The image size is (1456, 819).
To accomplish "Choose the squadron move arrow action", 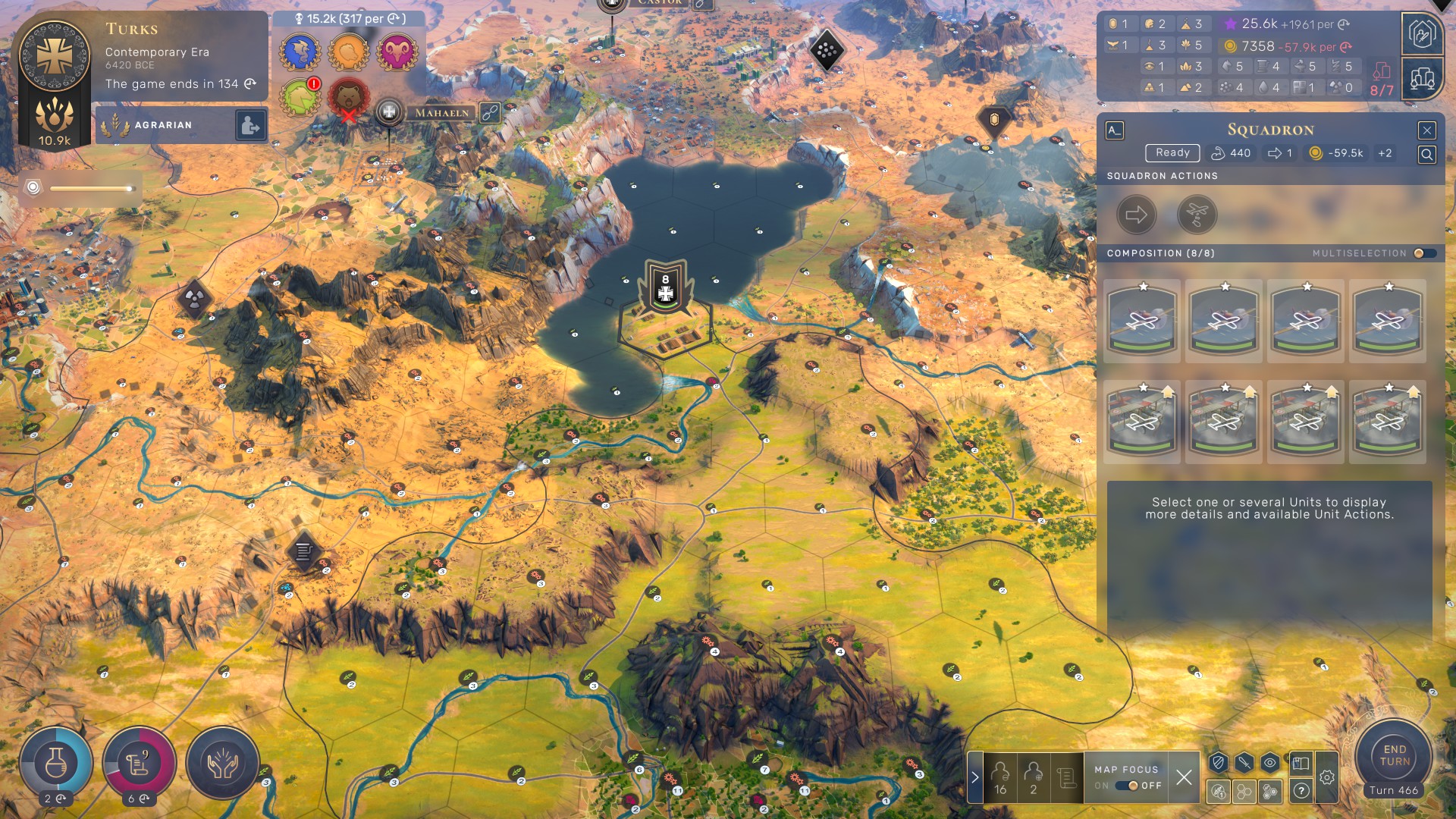I will [1136, 215].
